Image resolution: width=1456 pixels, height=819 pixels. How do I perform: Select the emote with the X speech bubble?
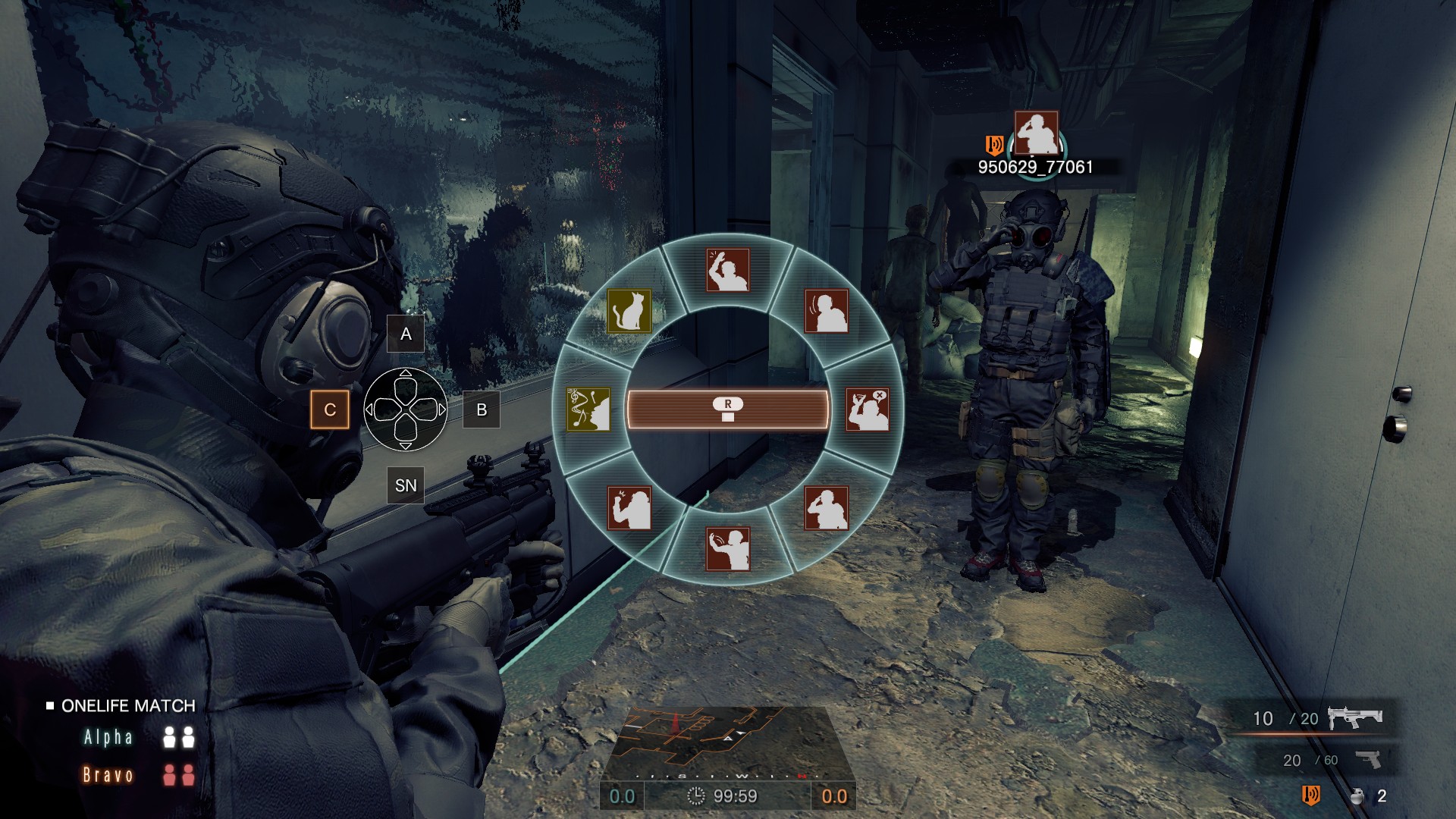867,409
